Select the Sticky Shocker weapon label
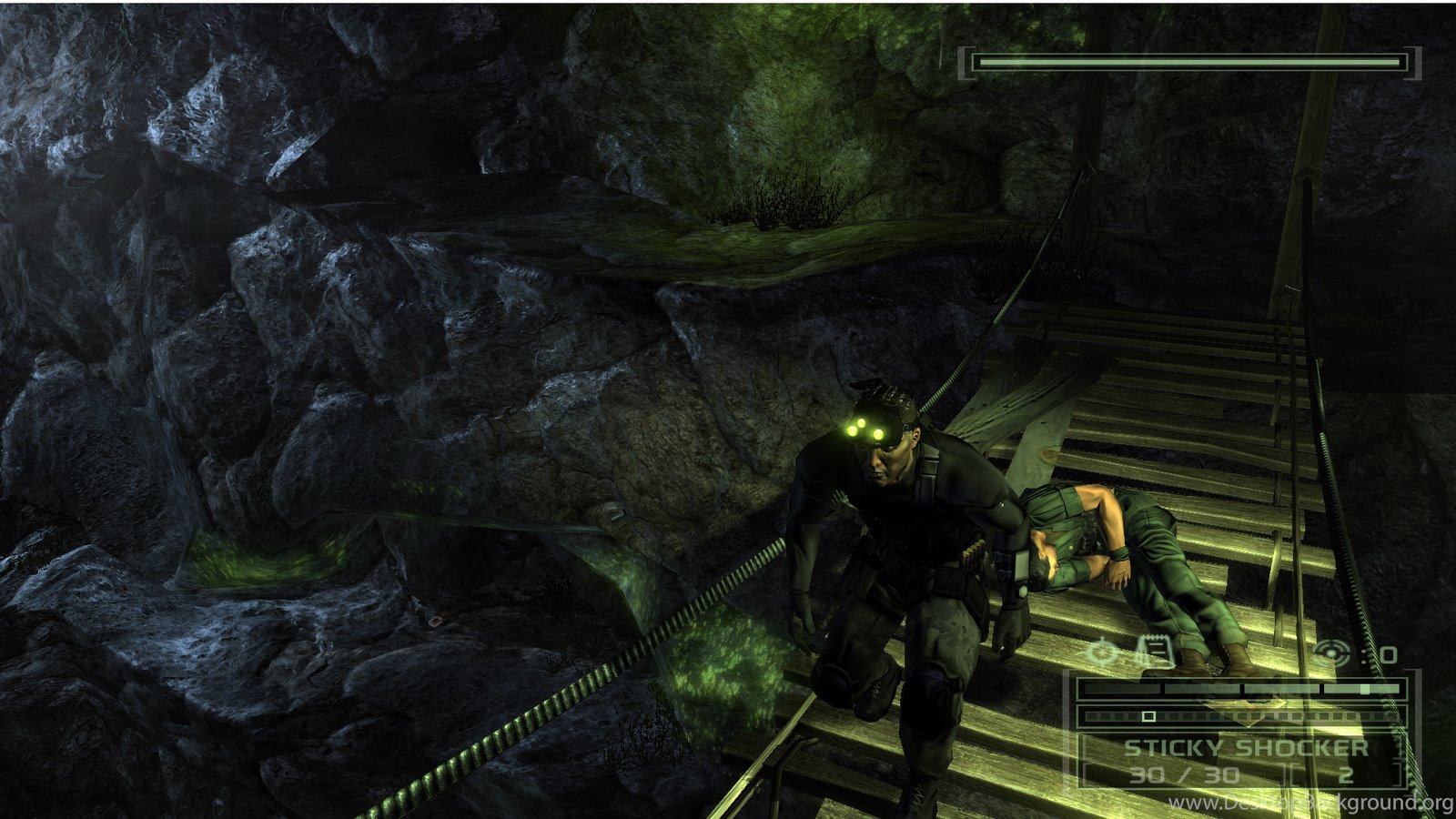Screen dimensions: 1456x819 (x=1246, y=748)
